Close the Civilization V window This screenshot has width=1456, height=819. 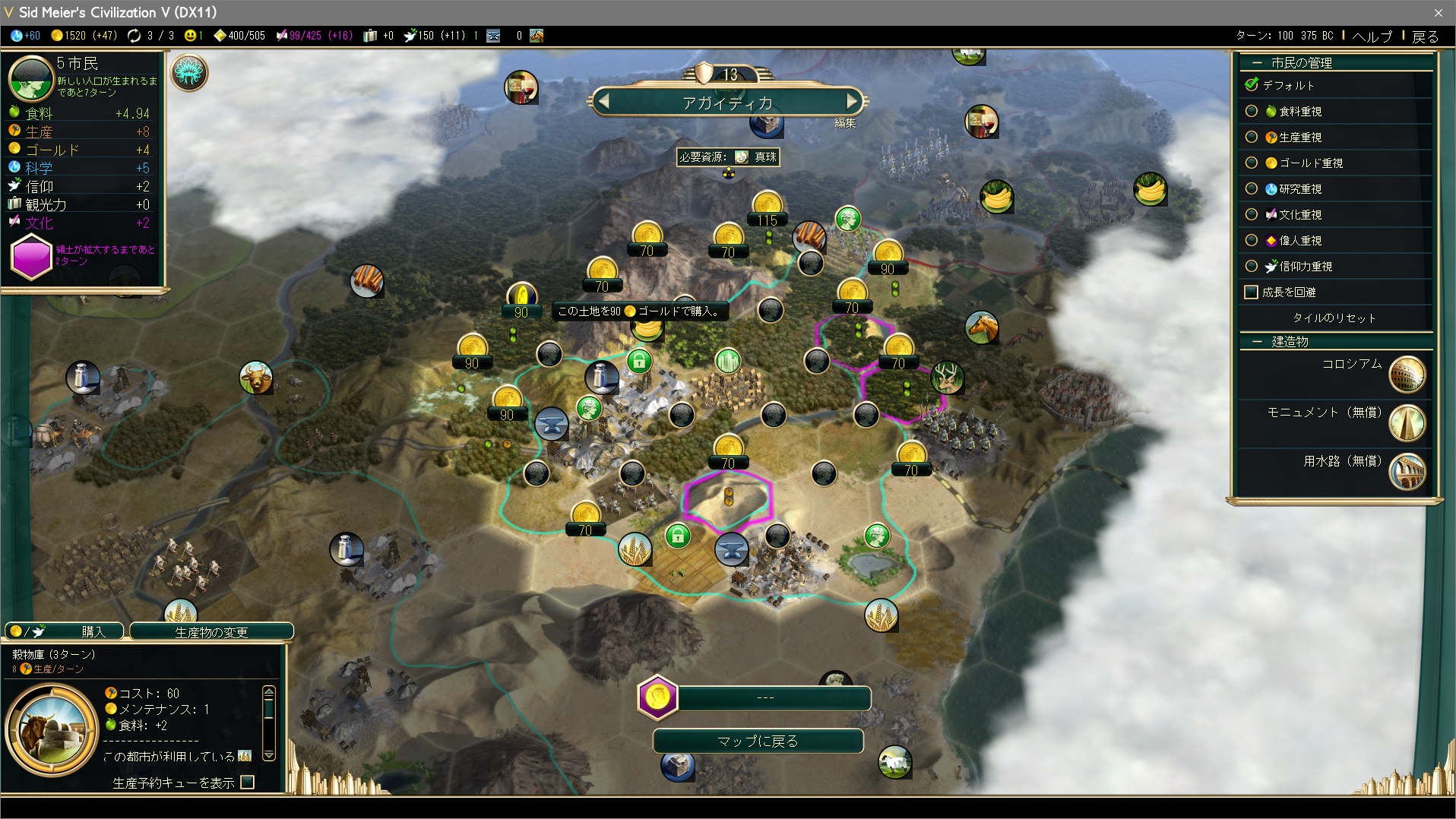pyautogui.click(x=1438, y=12)
